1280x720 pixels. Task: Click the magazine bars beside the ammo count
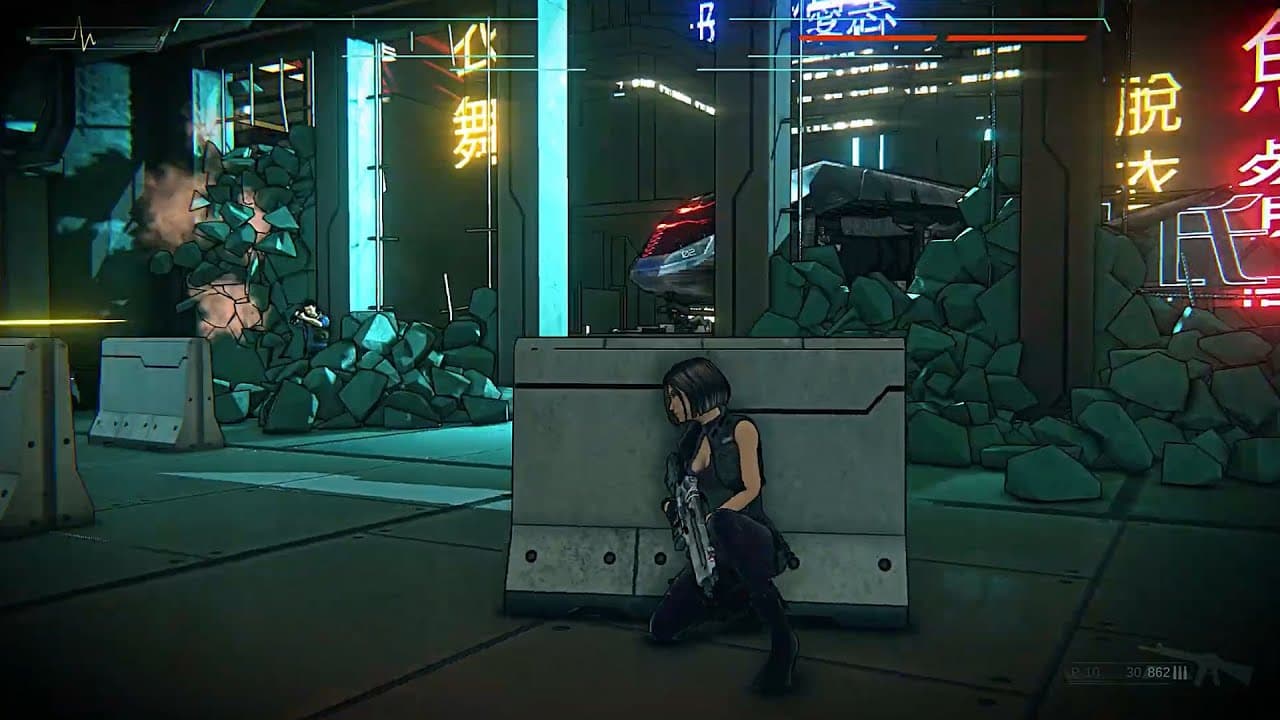[1180, 672]
